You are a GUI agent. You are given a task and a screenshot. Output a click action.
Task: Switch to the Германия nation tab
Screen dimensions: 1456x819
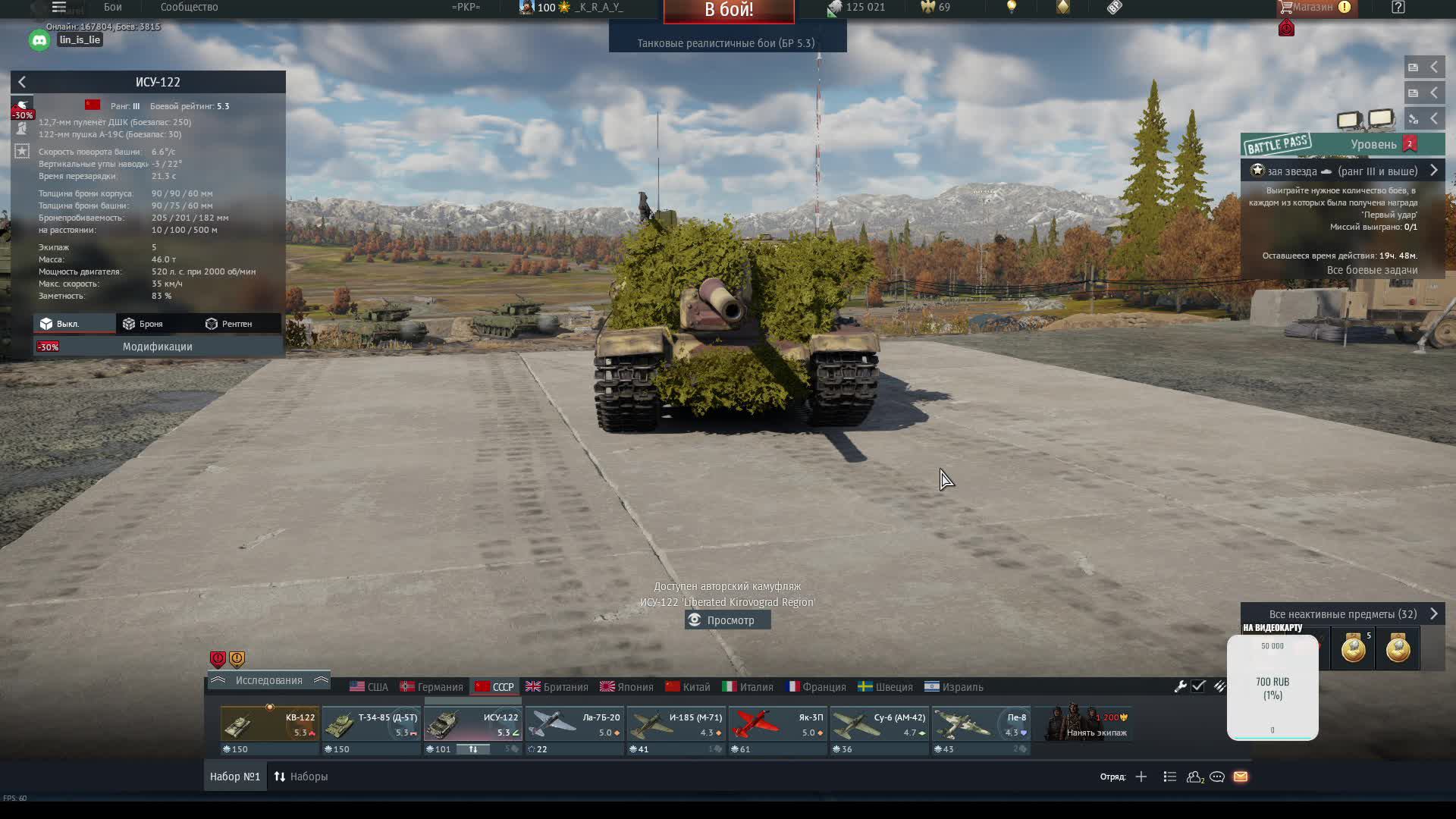(432, 686)
